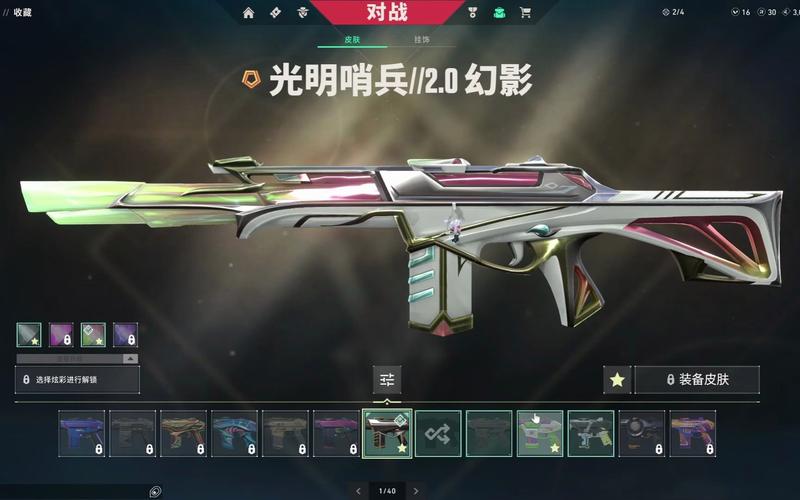Toggle the favorite star button
The image size is (800, 500).
tap(617, 380)
